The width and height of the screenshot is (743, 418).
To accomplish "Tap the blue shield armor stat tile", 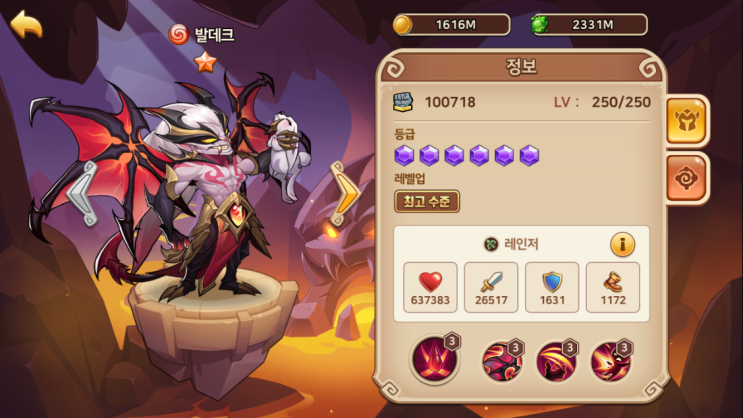I will (552, 287).
